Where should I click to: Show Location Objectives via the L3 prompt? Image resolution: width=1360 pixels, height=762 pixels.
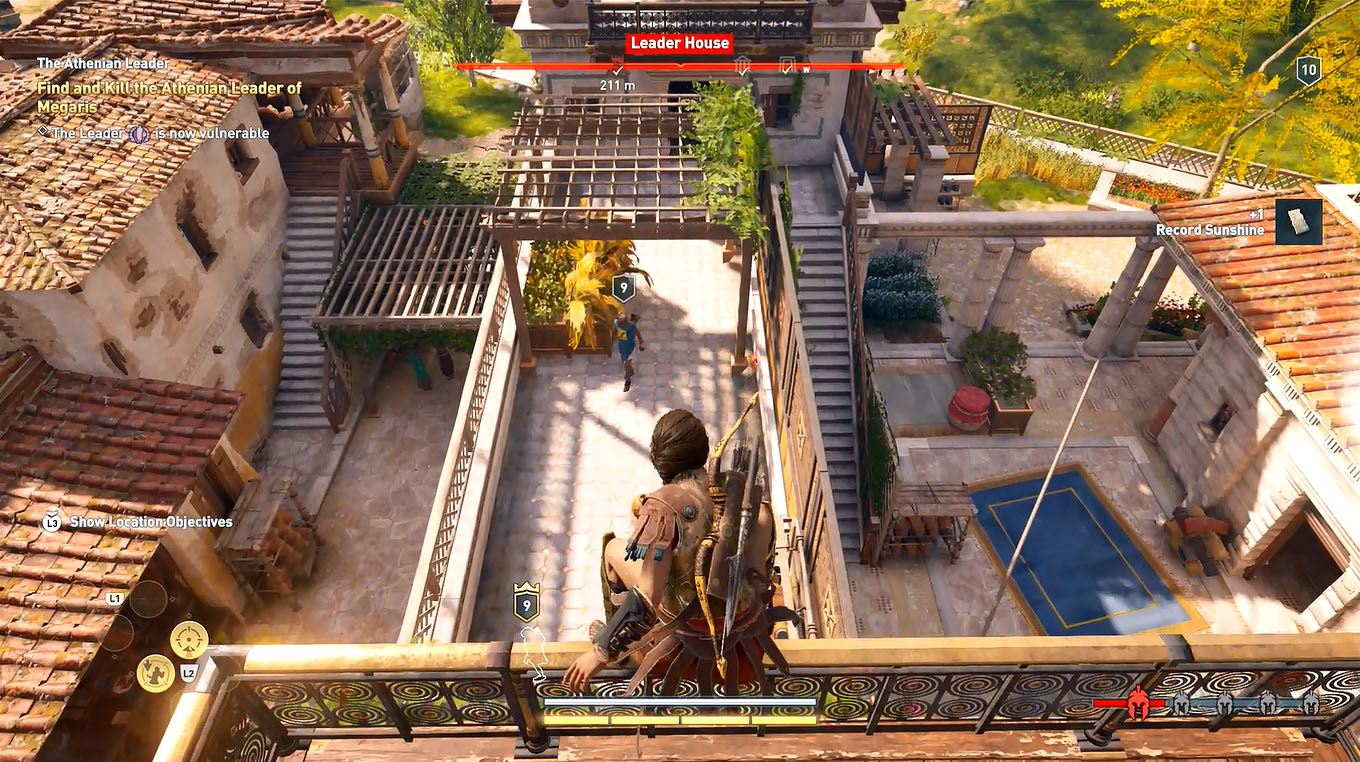click(x=51, y=521)
